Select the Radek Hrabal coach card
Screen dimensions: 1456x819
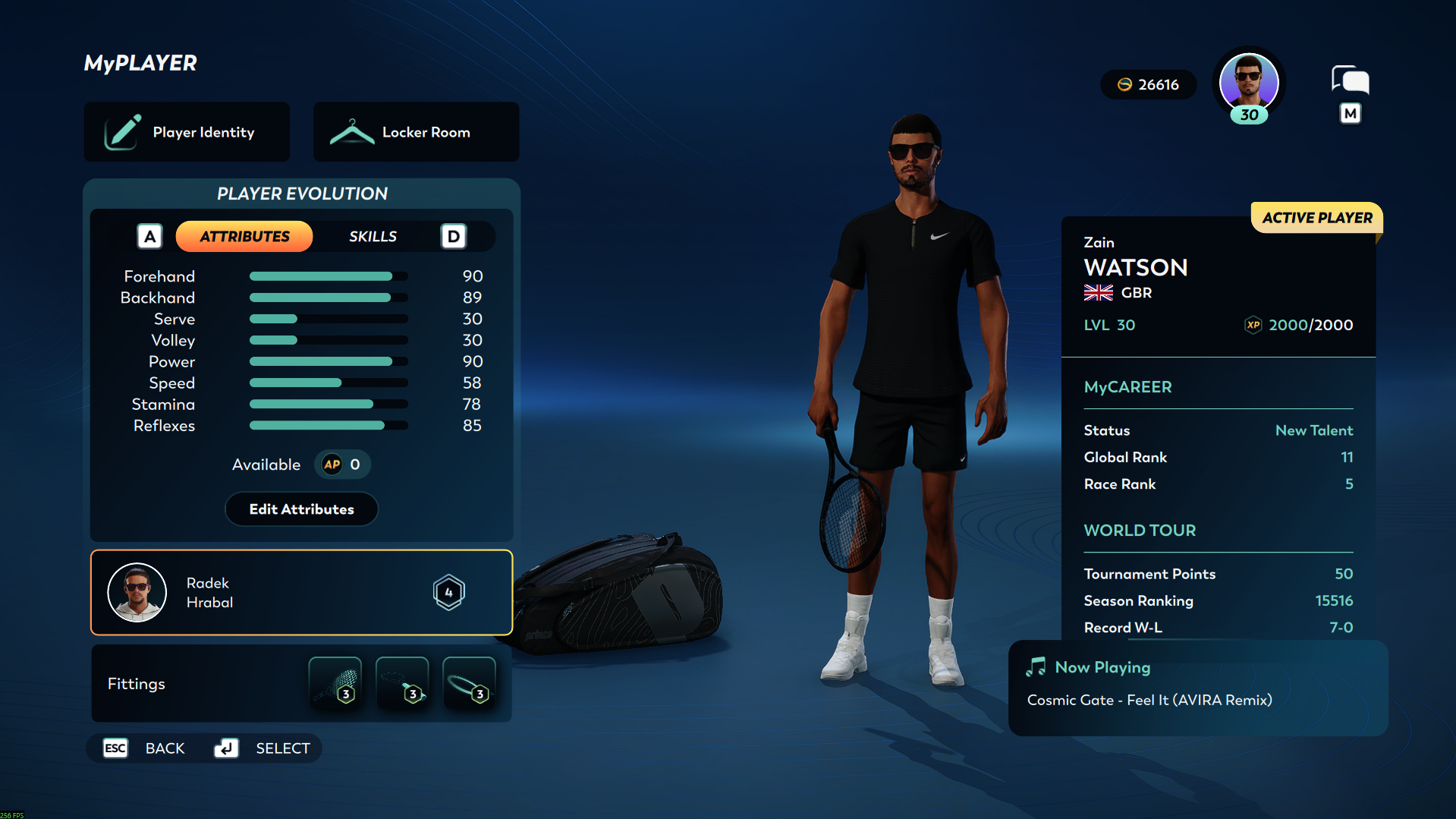click(x=301, y=592)
